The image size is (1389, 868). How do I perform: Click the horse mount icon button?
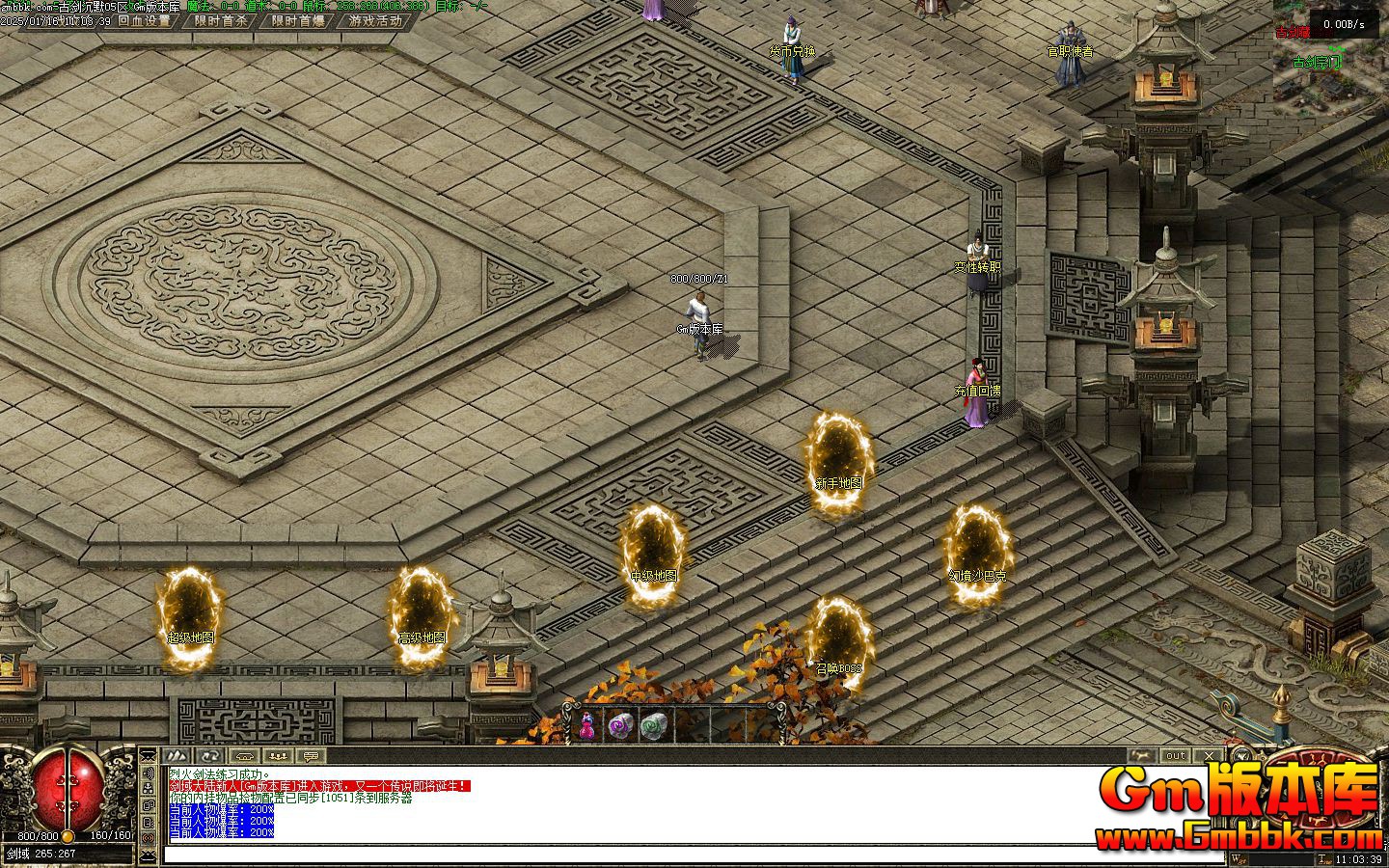[1142, 755]
